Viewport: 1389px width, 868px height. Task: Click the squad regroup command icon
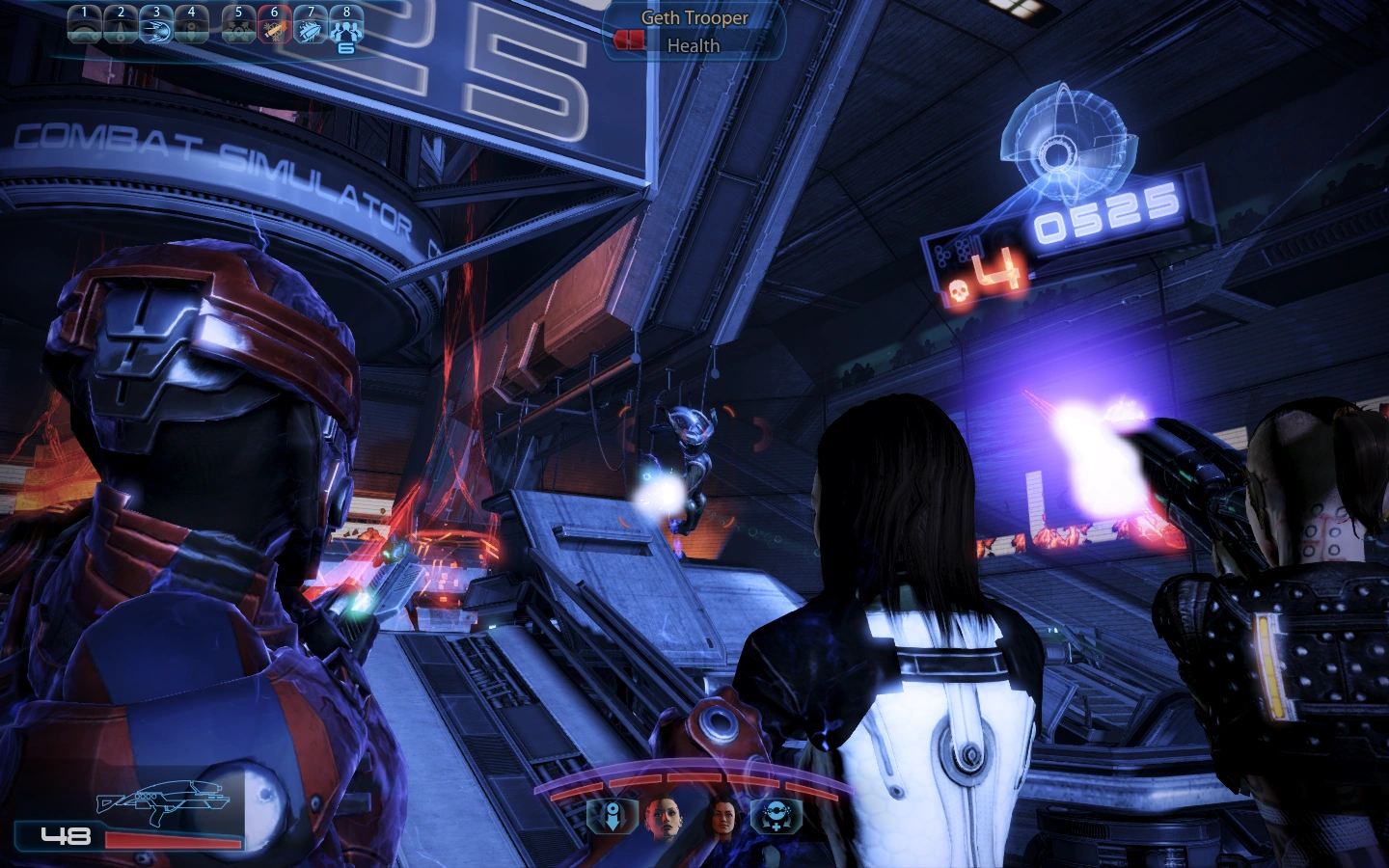(x=776, y=814)
